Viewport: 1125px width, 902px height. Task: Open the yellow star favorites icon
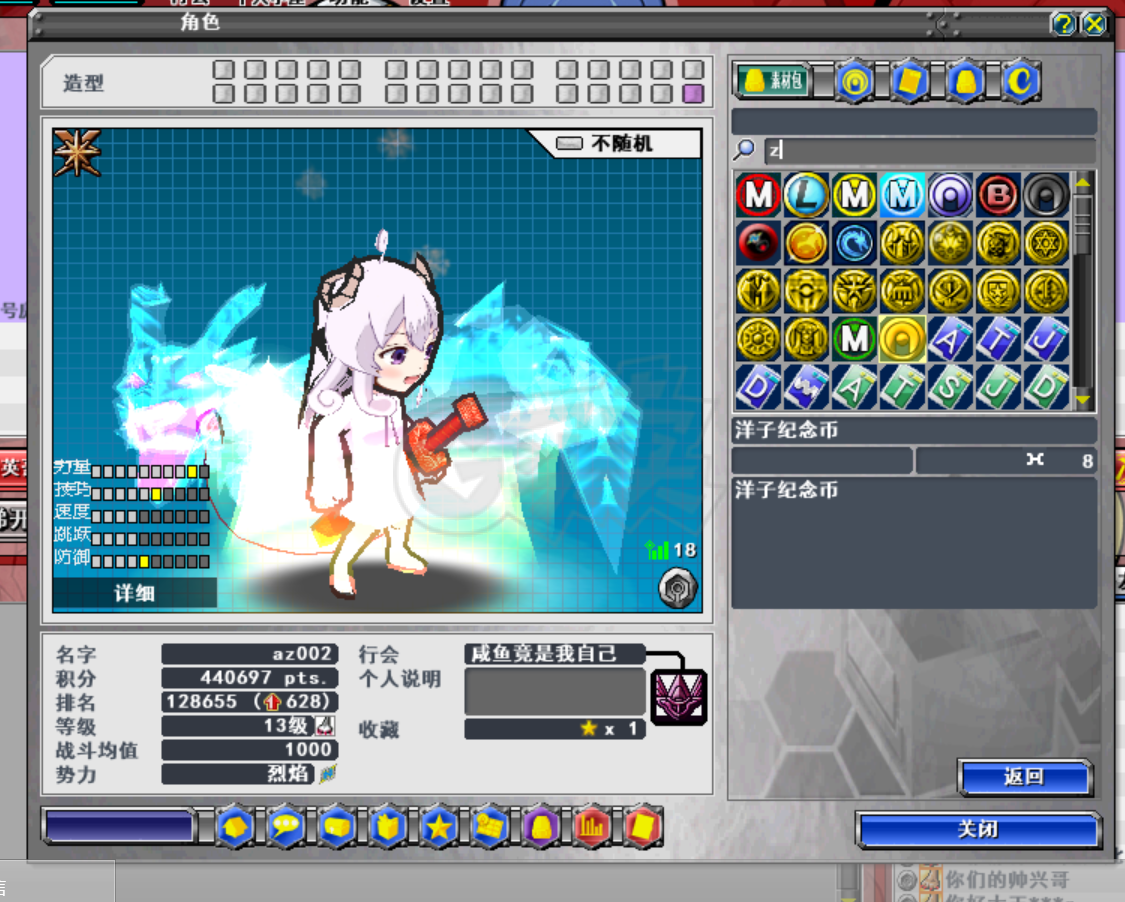click(438, 827)
